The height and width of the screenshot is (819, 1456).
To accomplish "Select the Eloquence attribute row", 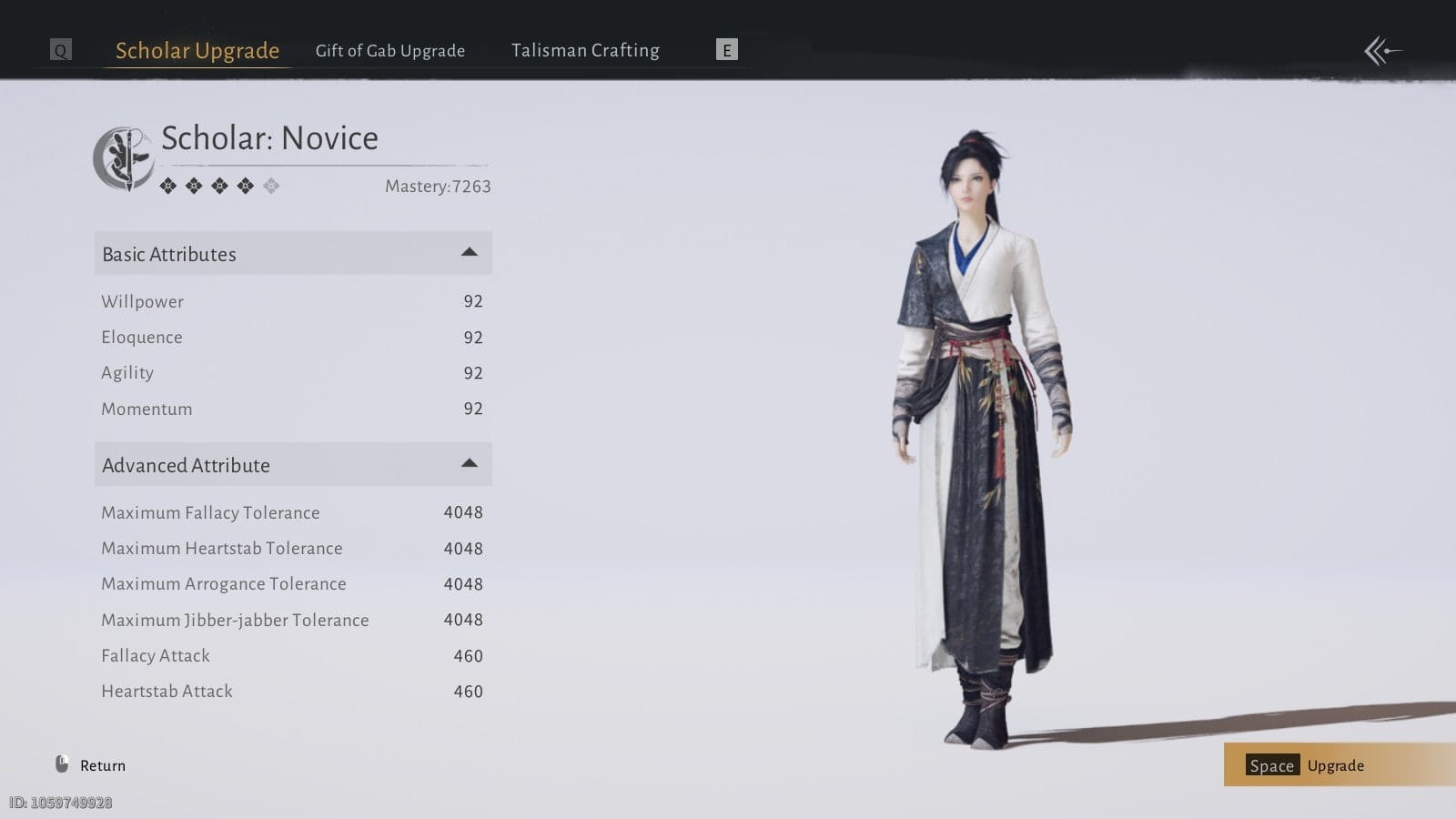I will (291, 338).
